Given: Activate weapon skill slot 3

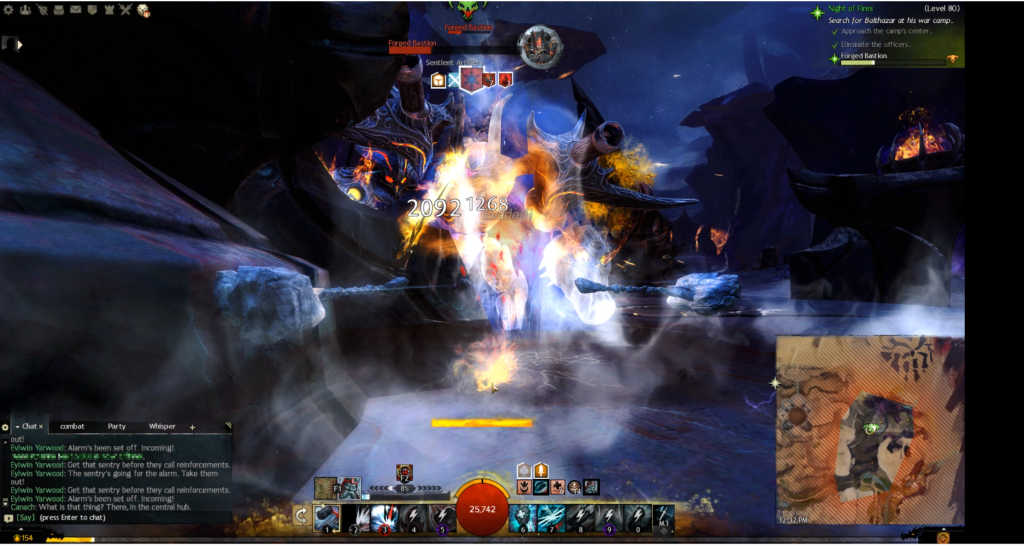Looking at the screenshot, I should pos(385,518).
